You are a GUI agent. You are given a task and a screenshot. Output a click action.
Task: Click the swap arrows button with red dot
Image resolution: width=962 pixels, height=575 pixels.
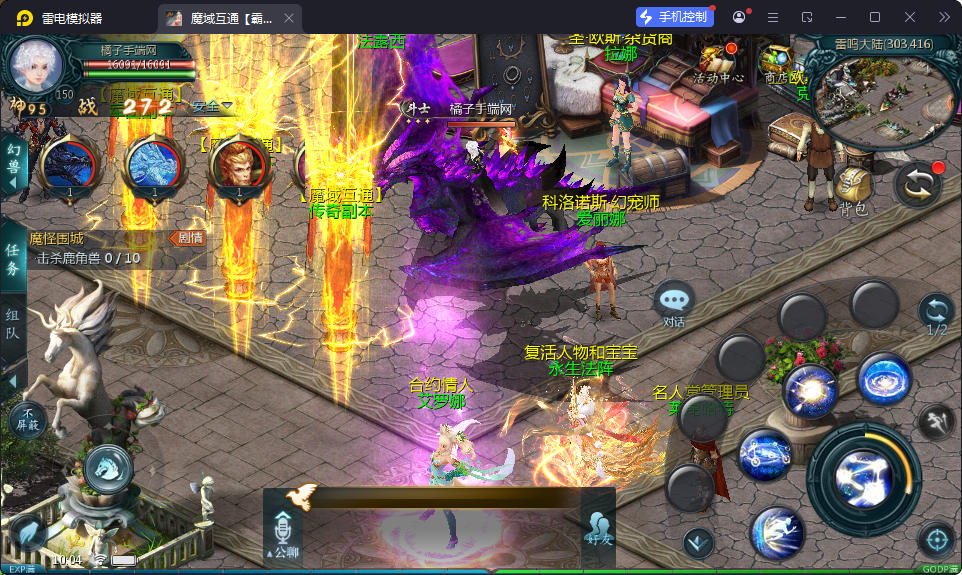[916, 186]
